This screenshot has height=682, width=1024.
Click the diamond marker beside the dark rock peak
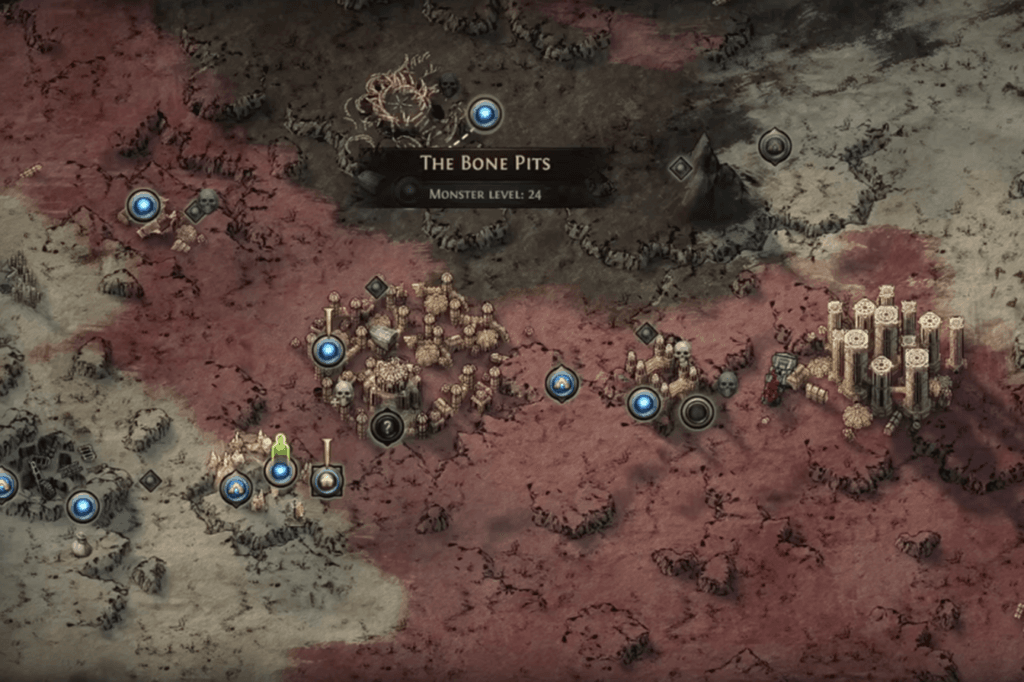681,169
